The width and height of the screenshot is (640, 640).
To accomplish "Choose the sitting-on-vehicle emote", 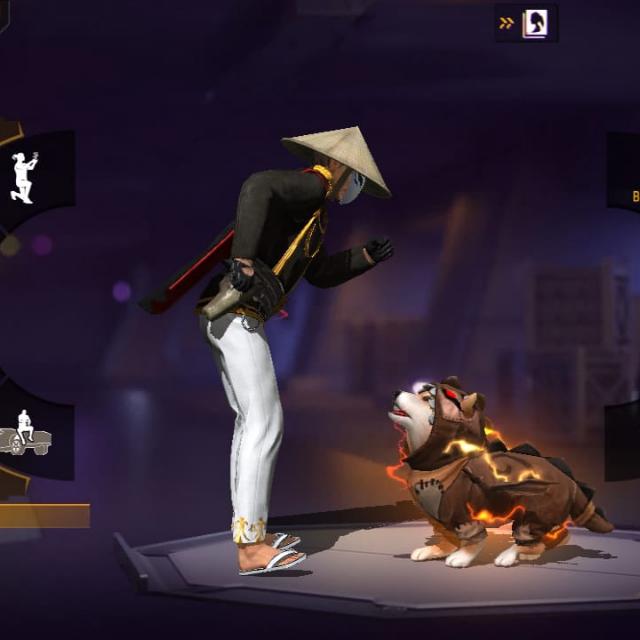I will pyautogui.click(x=24, y=433).
